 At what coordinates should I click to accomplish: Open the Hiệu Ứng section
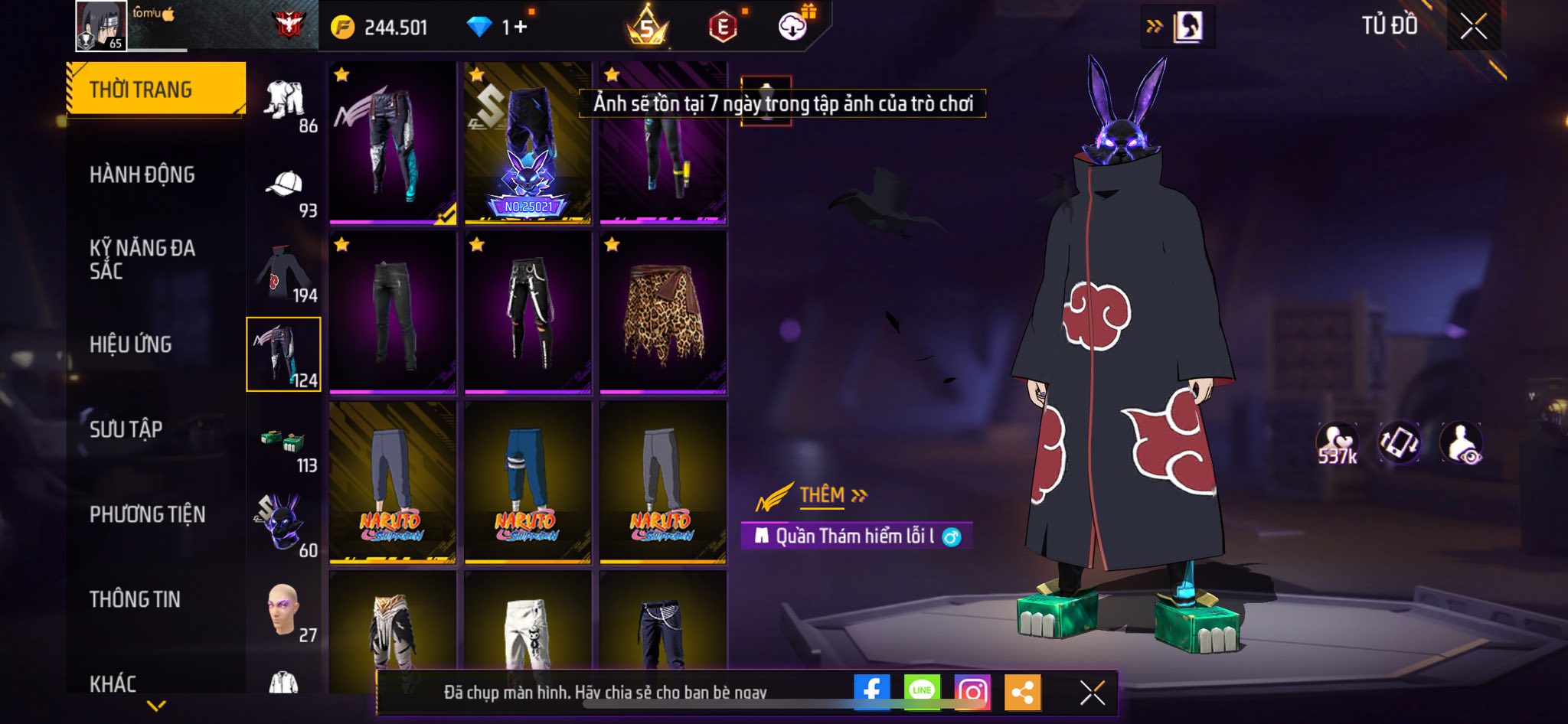(x=131, y=344)
